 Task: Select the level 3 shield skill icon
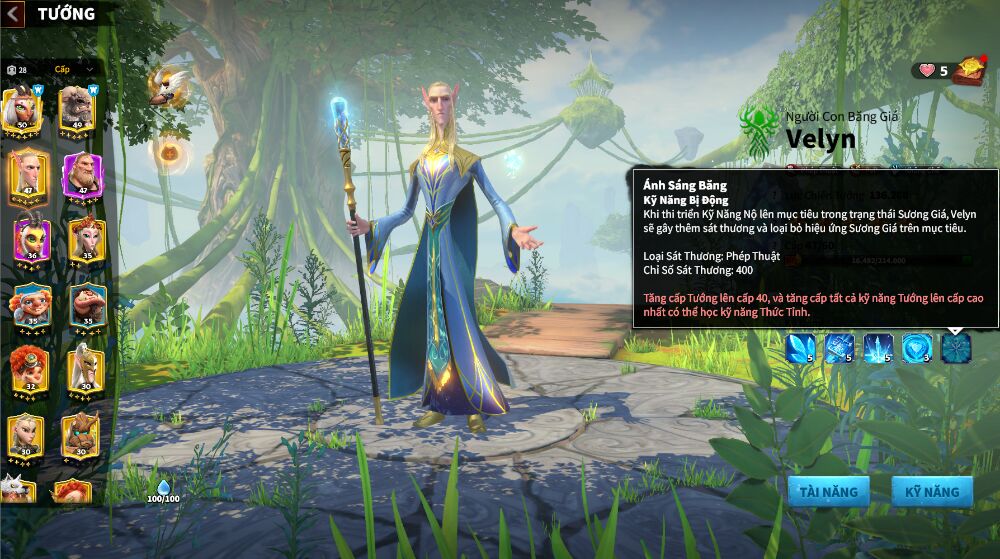click(x=917, y=347)
